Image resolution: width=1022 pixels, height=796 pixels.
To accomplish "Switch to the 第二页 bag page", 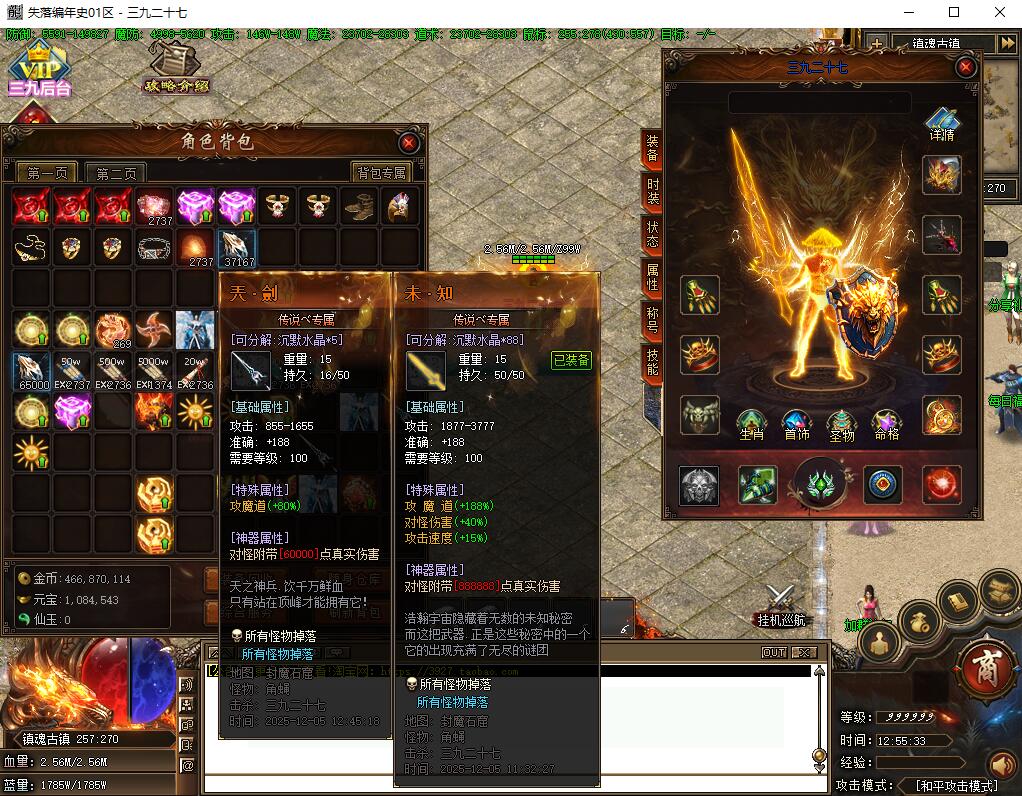I will (116, 173).
